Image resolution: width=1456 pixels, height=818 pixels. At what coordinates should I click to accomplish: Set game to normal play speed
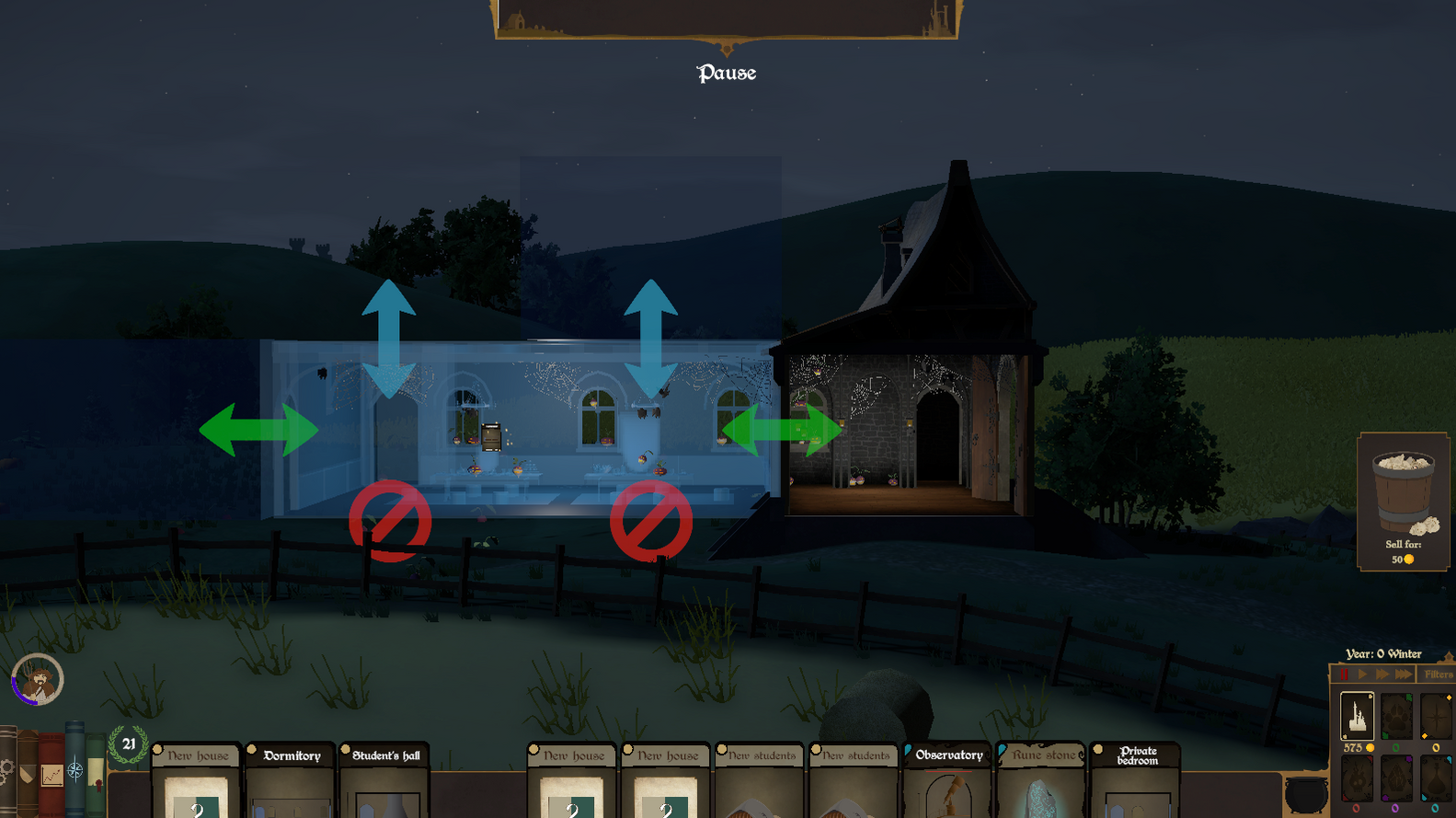[1362, 674]
